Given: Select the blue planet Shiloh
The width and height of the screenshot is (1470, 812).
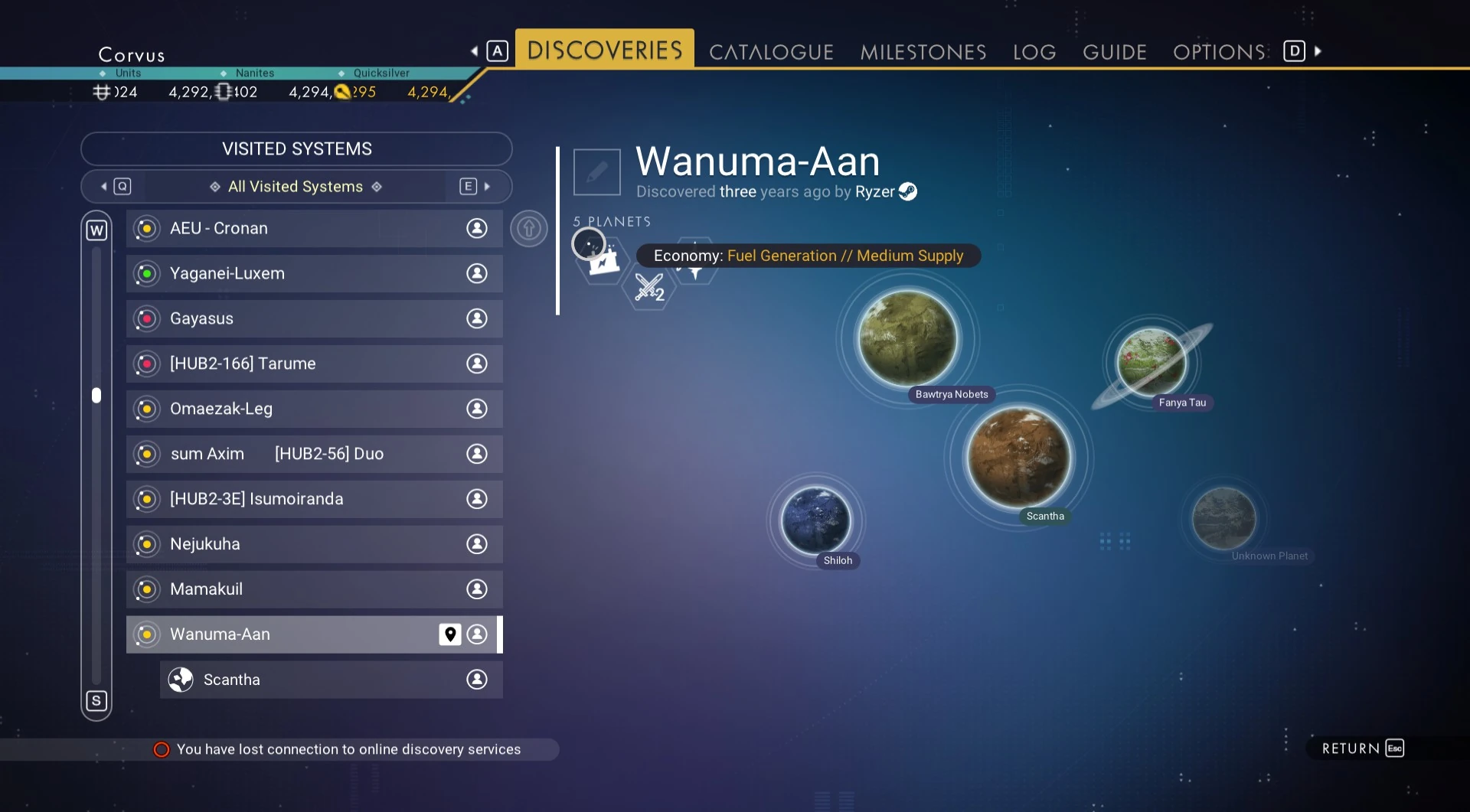Looking at the screenshot, I should 815,520.
